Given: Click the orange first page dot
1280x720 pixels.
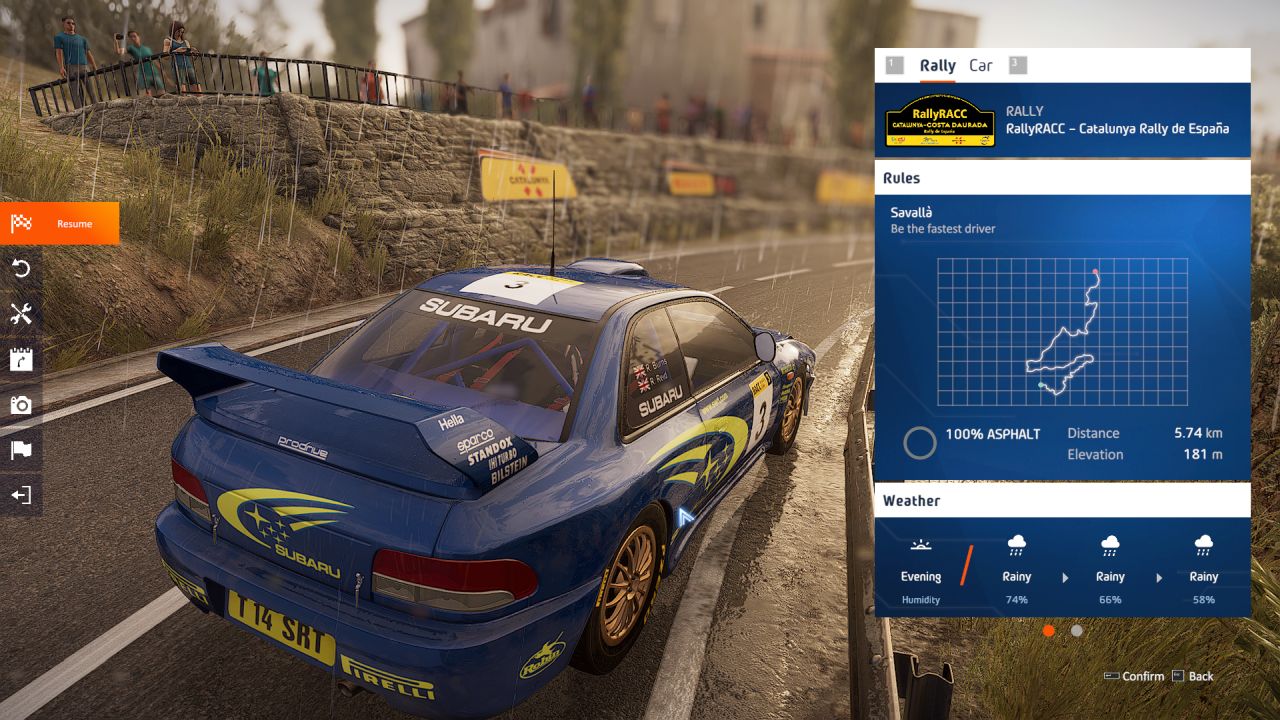Looking at the screenshot, I should coord(1049,631).
